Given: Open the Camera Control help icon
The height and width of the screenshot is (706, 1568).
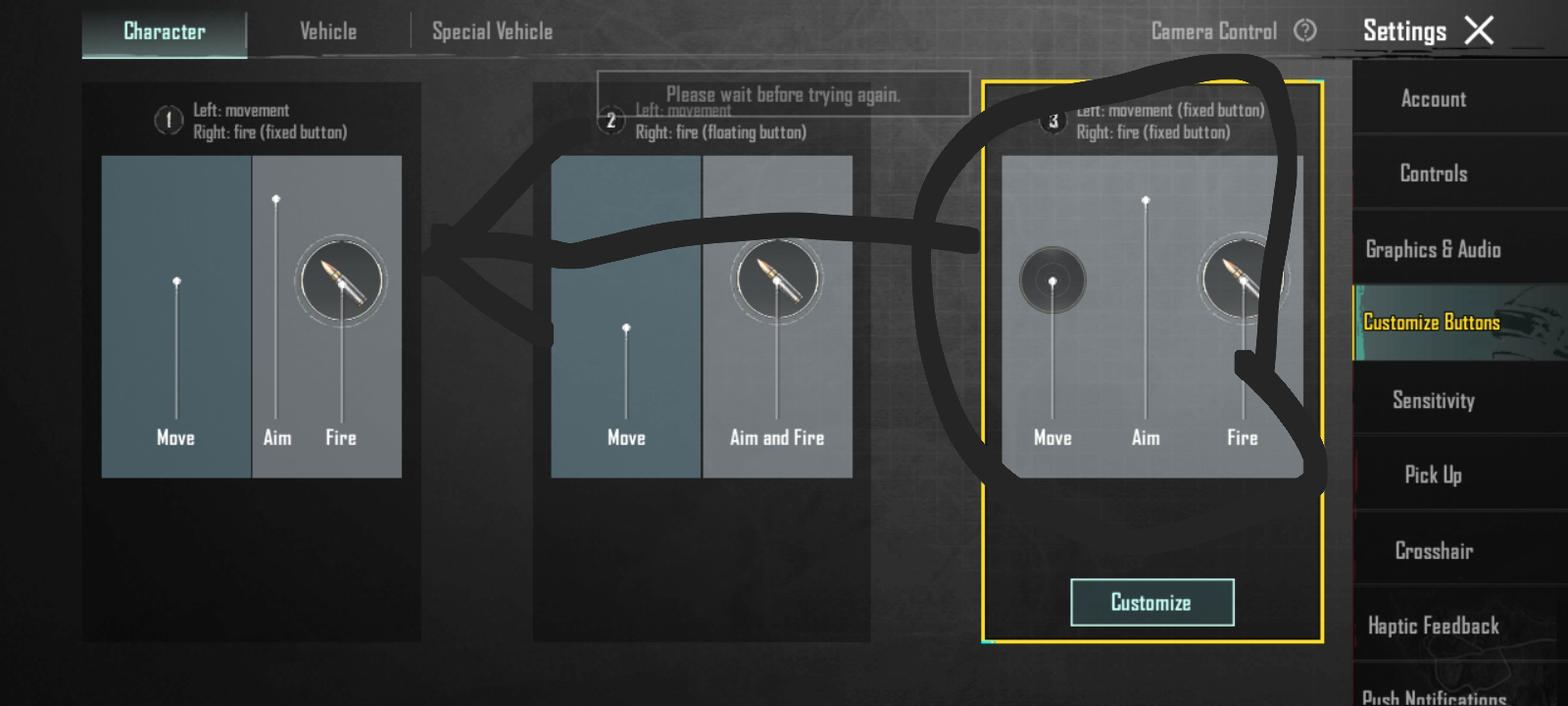Looking at the screenshot, I should tap(1303, 30).
